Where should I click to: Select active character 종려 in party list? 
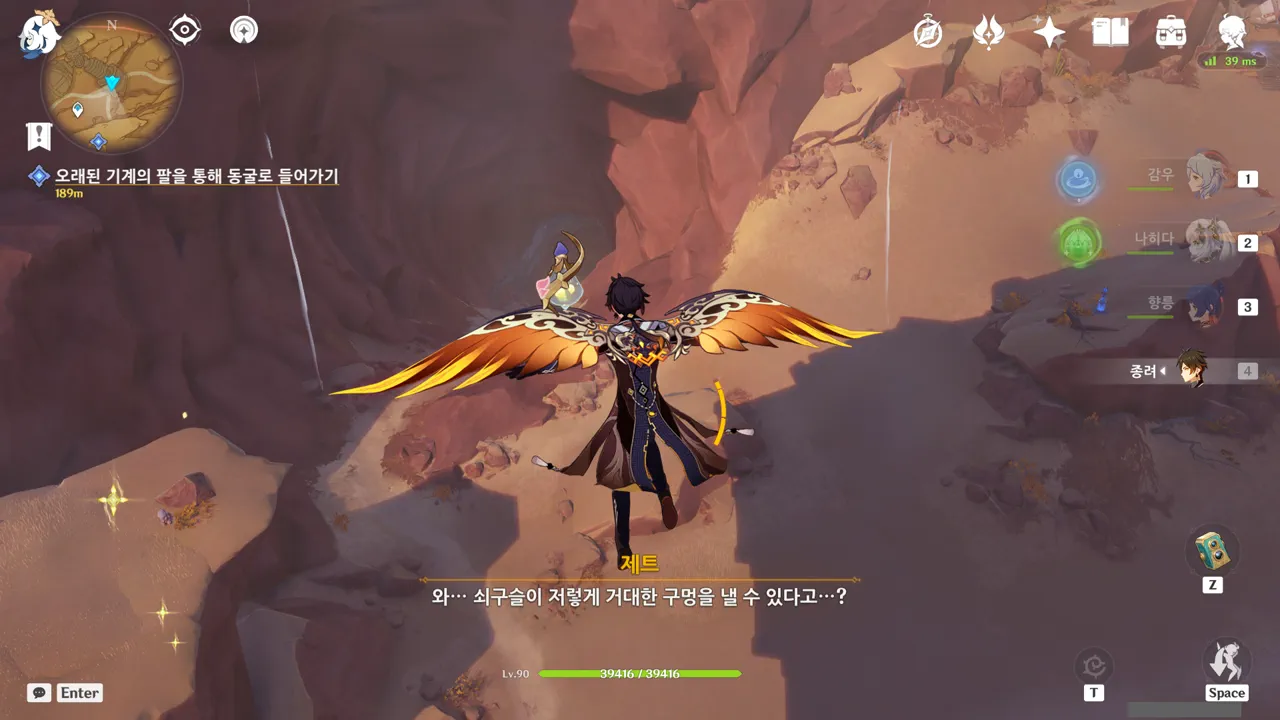click(x=1190, y=370)
